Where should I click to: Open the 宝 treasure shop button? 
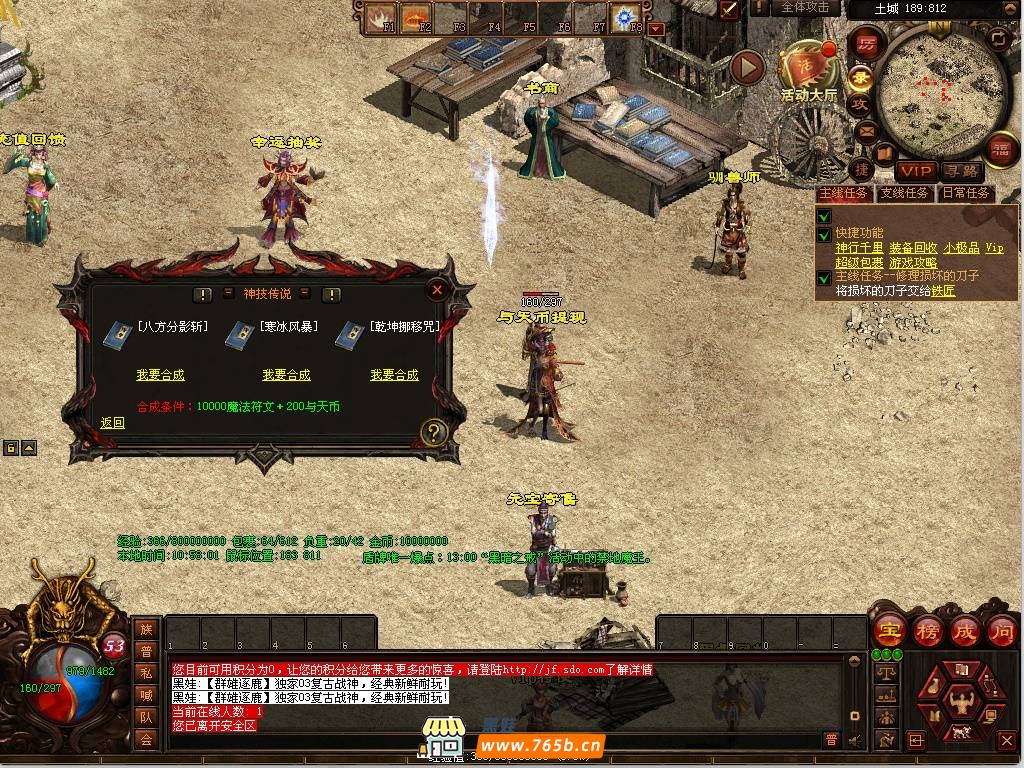pos(889,631)
